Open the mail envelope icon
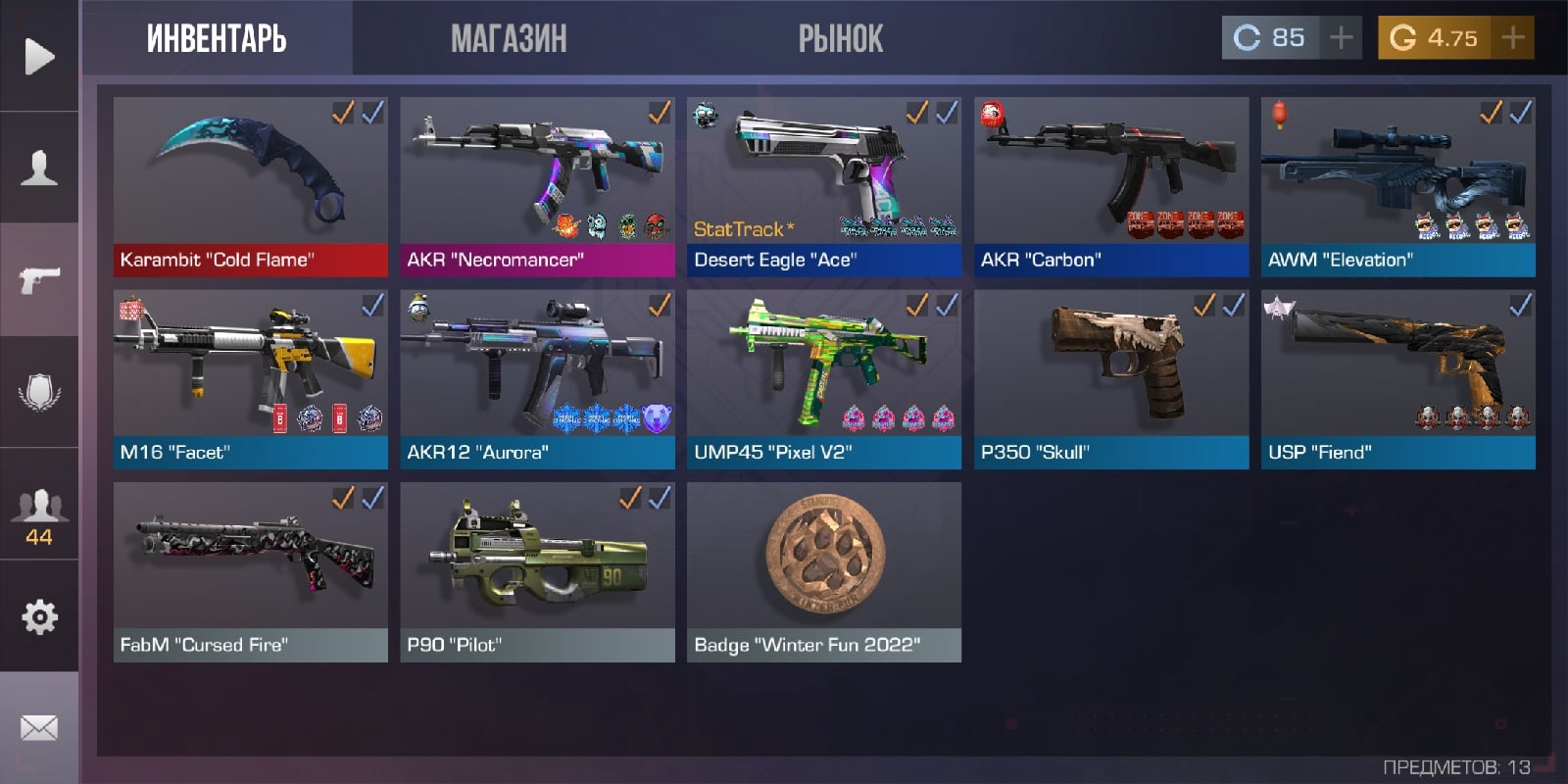The height and width of the screenshot is (784, 1568). (39, 728)
